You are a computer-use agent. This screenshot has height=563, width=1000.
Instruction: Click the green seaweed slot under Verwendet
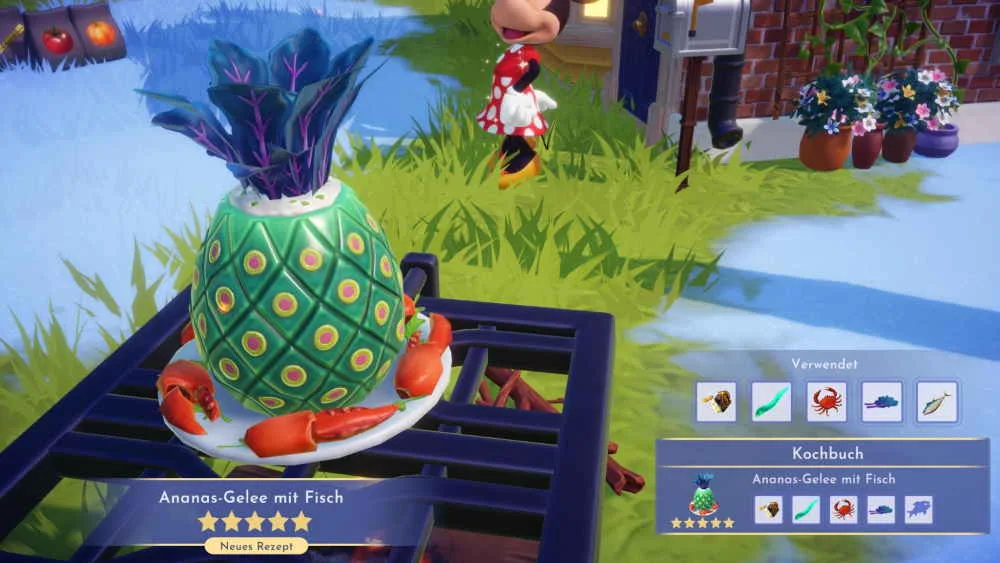pos(771,401)
